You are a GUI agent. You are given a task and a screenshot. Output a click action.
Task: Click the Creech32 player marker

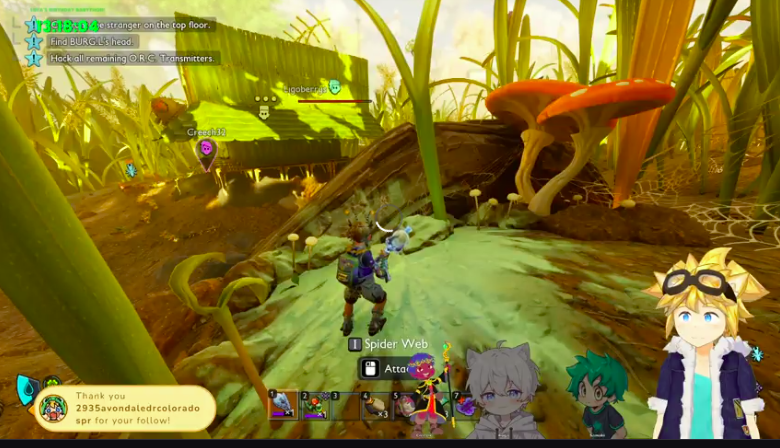[207, 148]
